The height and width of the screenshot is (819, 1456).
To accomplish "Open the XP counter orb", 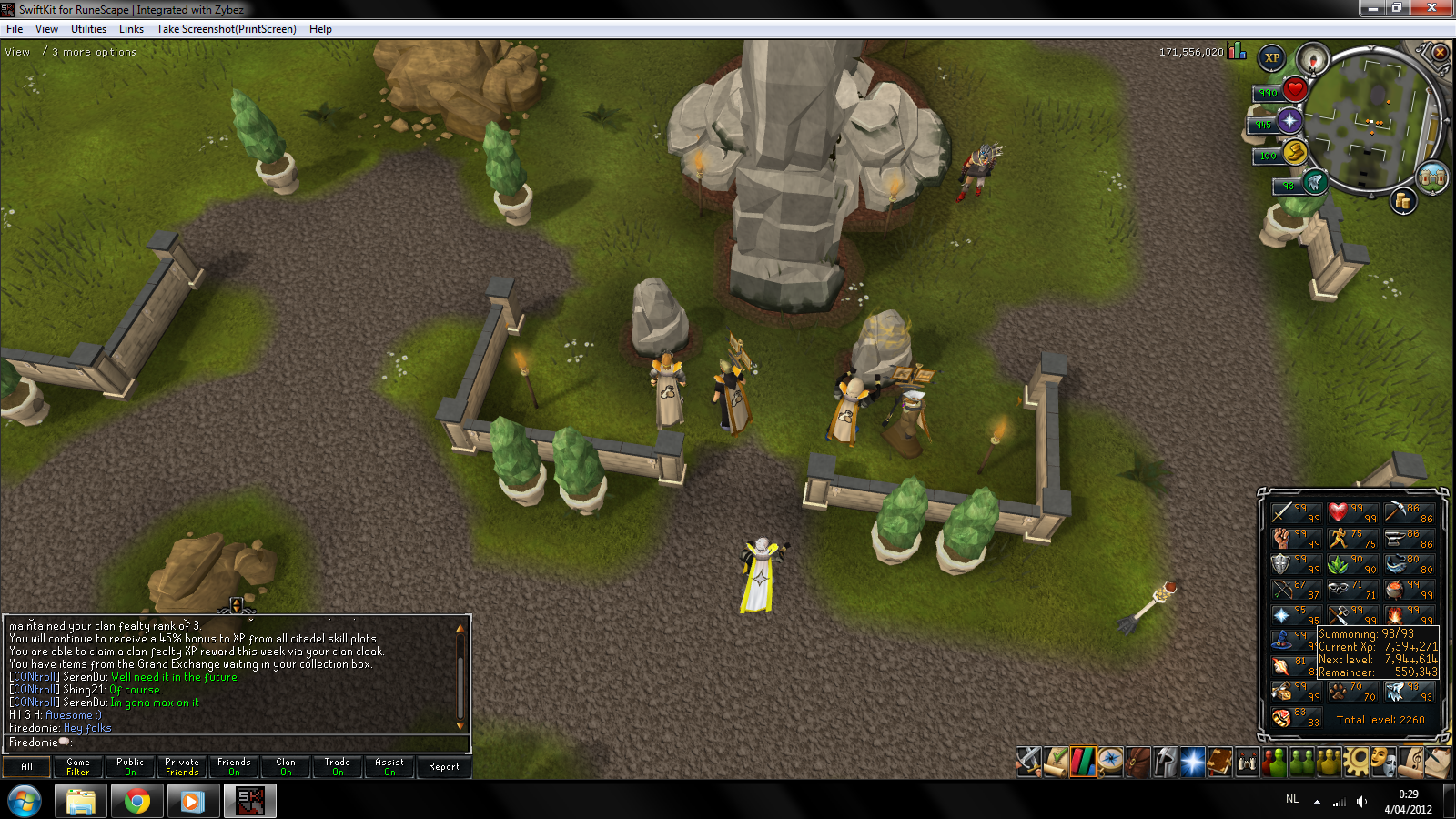I will pyautogui.click(x=1272, y=58).
